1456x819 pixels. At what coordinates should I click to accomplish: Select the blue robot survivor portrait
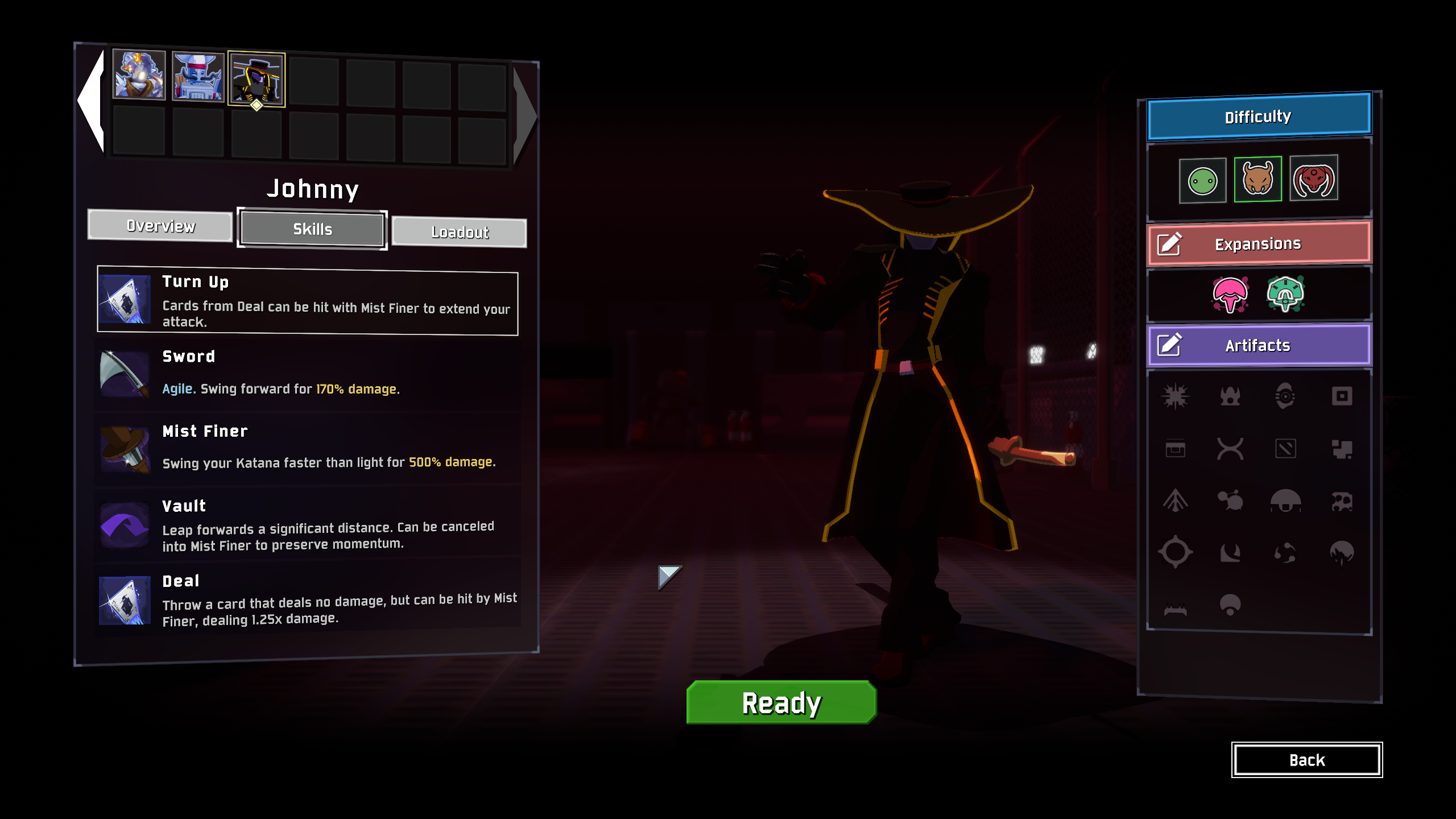[198, 77]
